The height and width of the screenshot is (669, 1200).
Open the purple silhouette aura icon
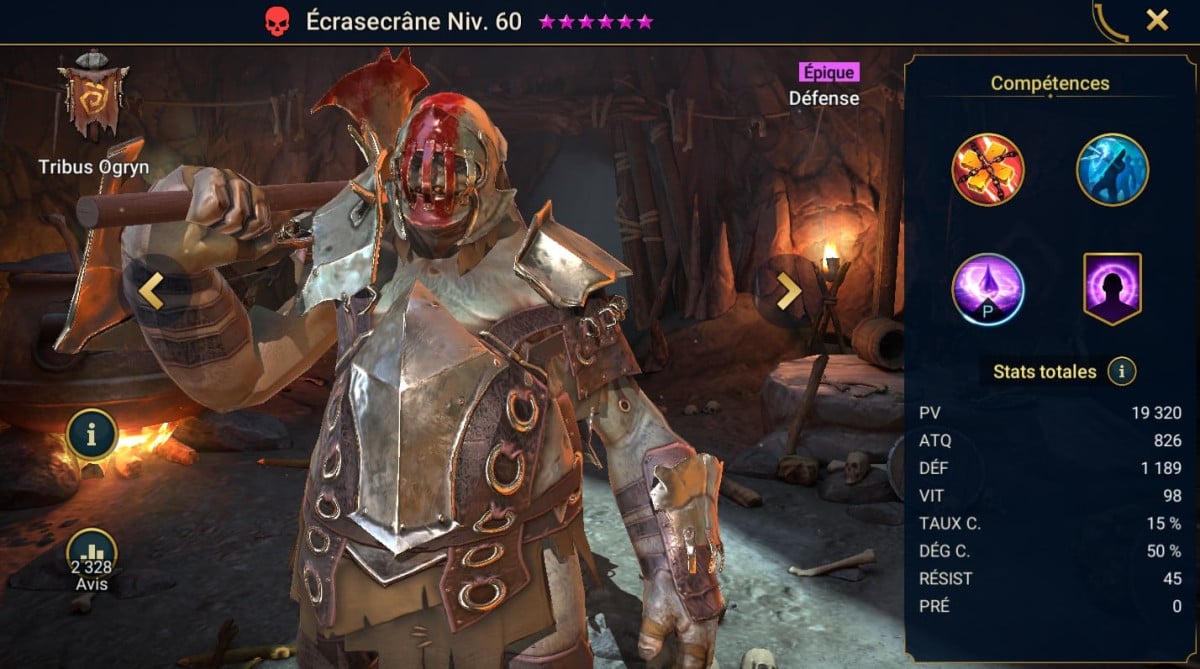1112,289
